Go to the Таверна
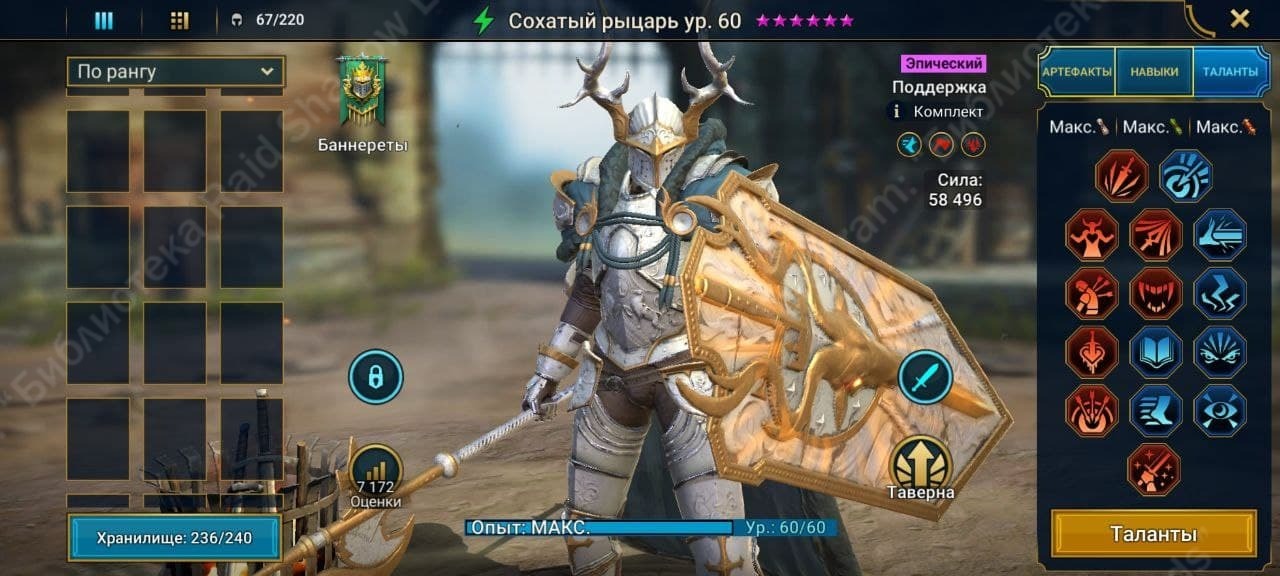Viewport: 1280px width, 576px height. click(921, 465)
